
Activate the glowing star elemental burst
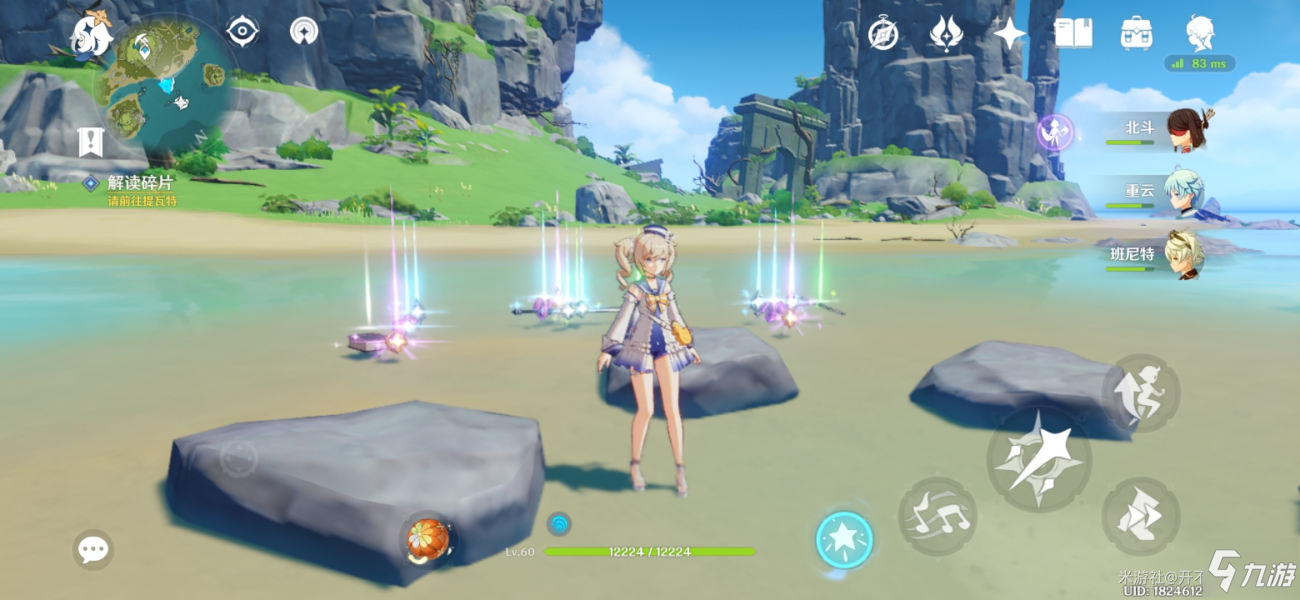844,540
